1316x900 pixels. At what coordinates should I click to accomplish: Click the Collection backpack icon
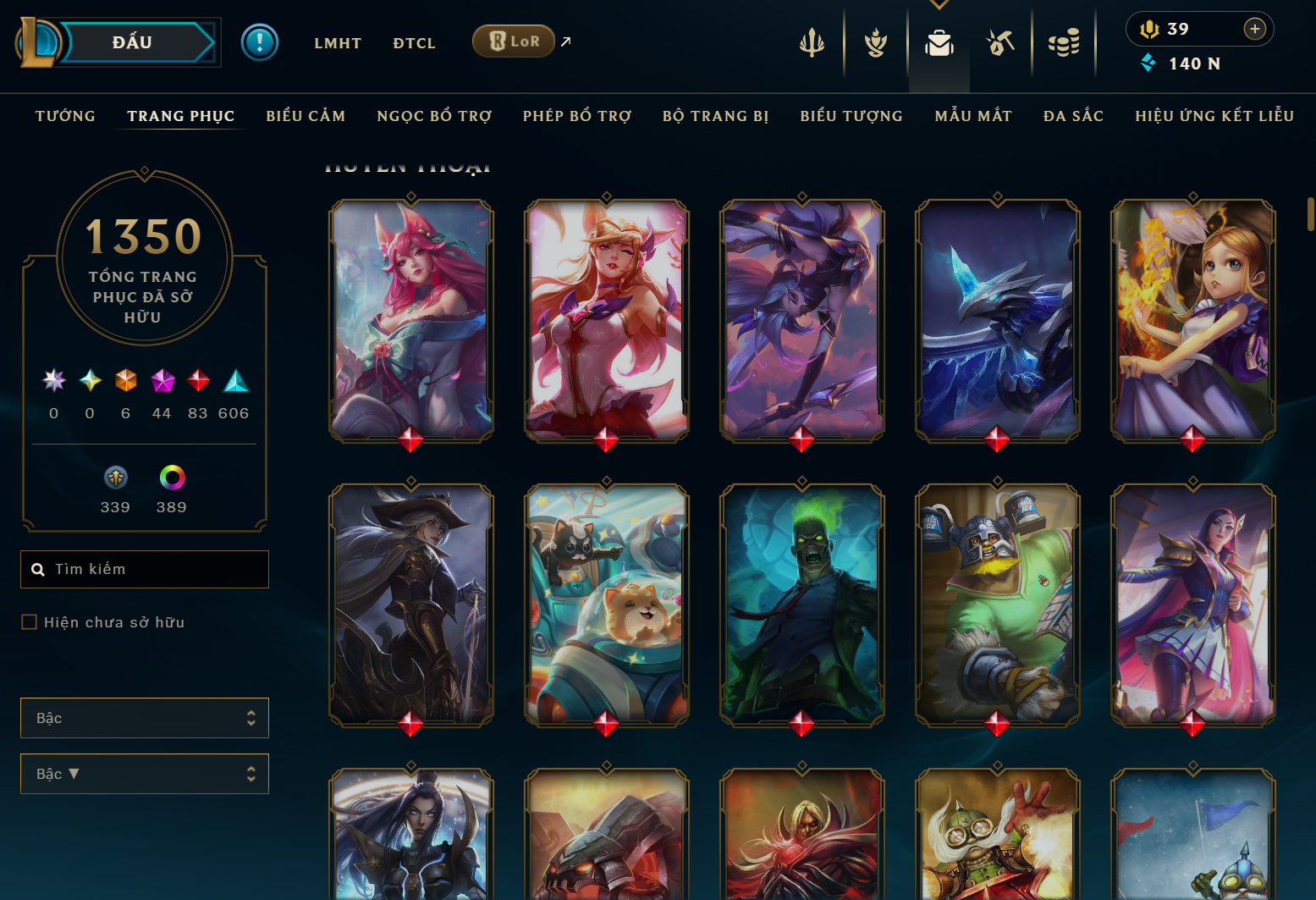point(939,41)
